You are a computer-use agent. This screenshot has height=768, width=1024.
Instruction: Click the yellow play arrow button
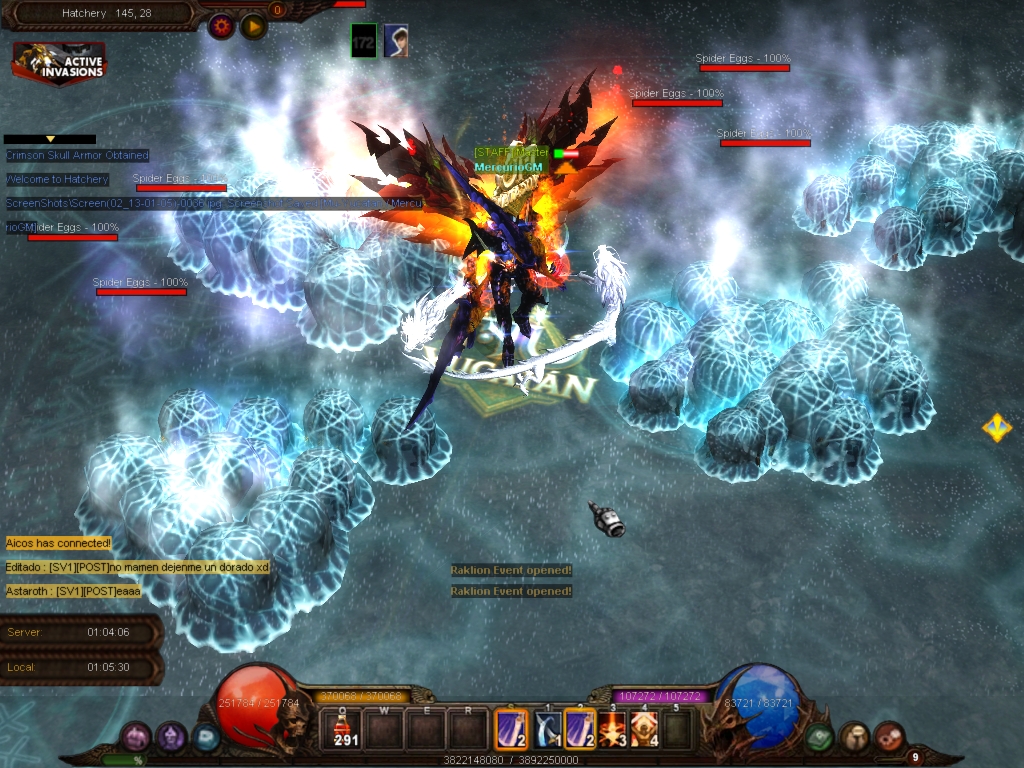point(253,26)
